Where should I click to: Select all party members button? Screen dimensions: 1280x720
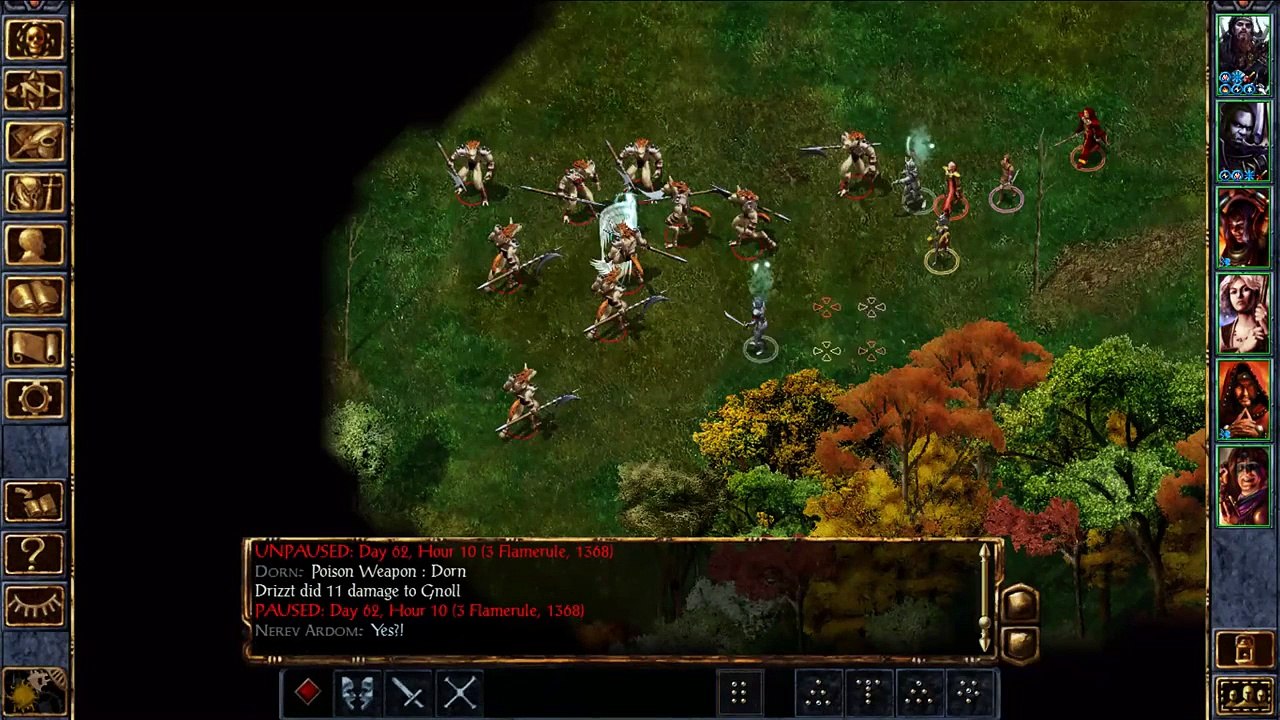tap(1243, 694)
